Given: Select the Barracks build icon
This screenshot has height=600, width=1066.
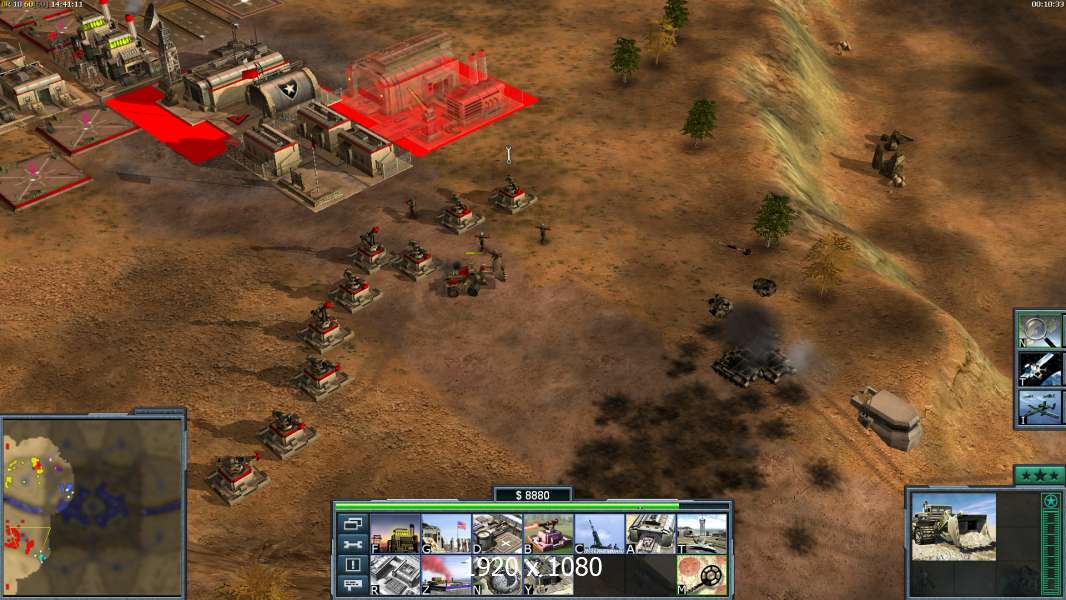Looking at the screenshot, I should (446, 534).
